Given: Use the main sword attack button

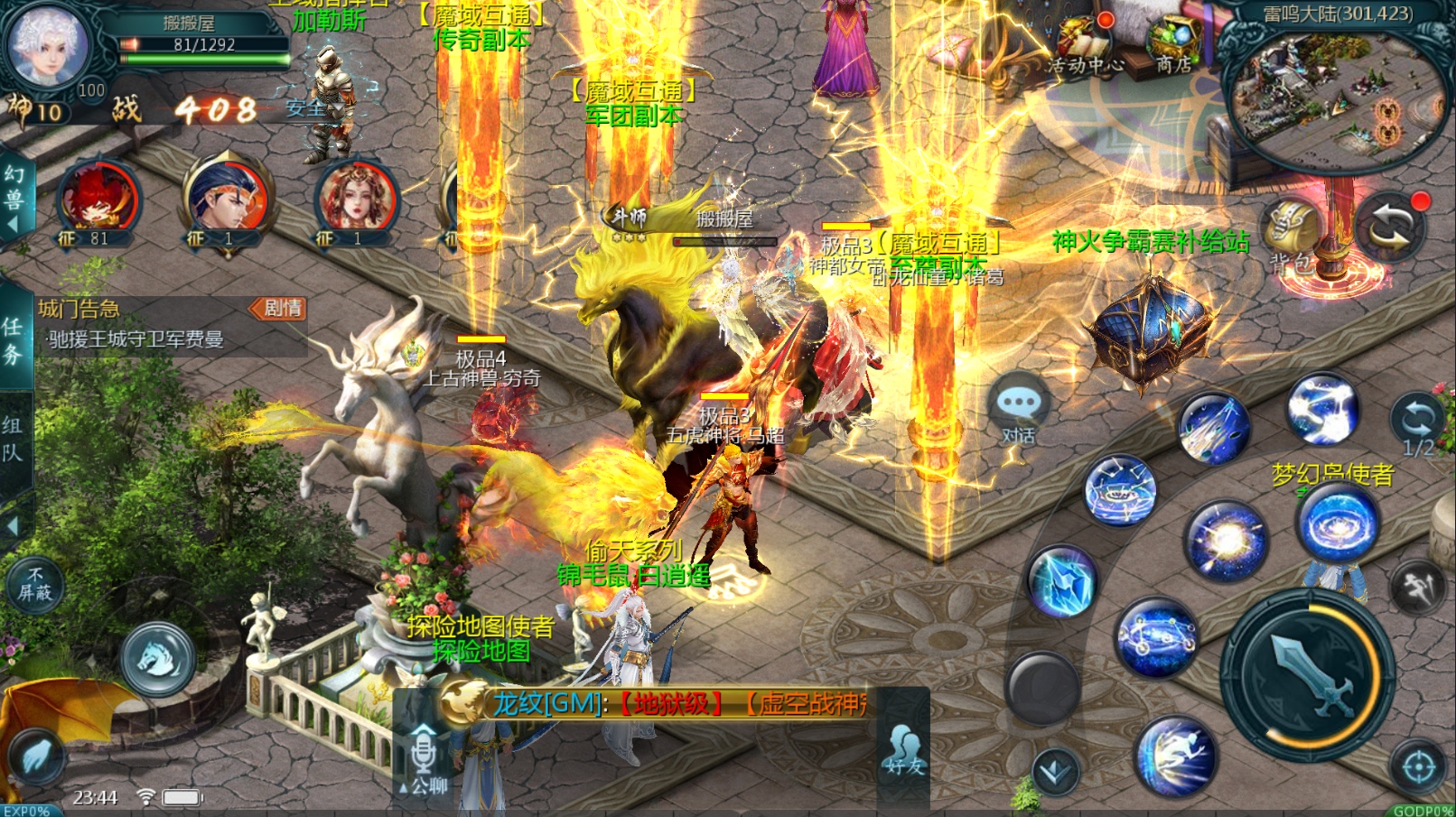Looking at the screenshot, I should click(1307, 674).
